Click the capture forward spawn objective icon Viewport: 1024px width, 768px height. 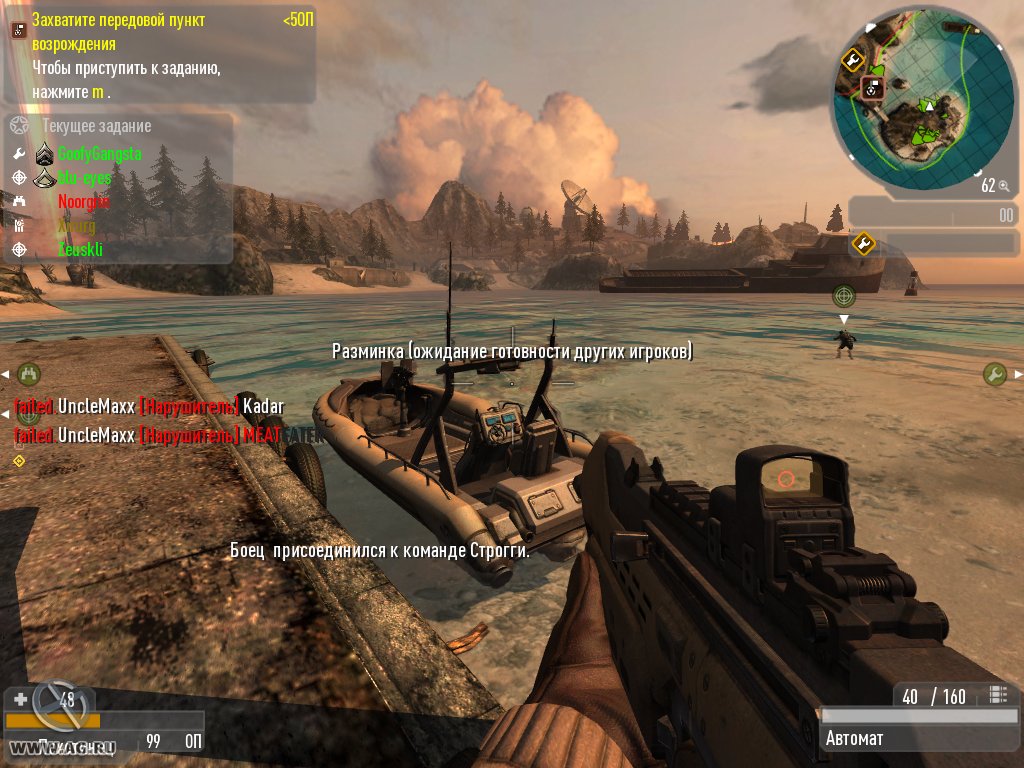tap(18, 30)
